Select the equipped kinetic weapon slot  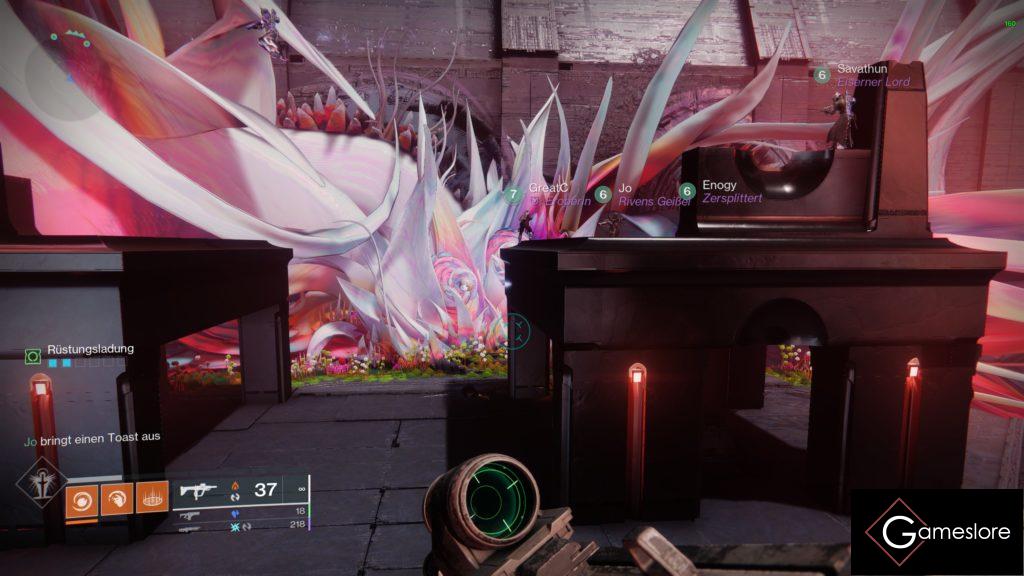240,490
